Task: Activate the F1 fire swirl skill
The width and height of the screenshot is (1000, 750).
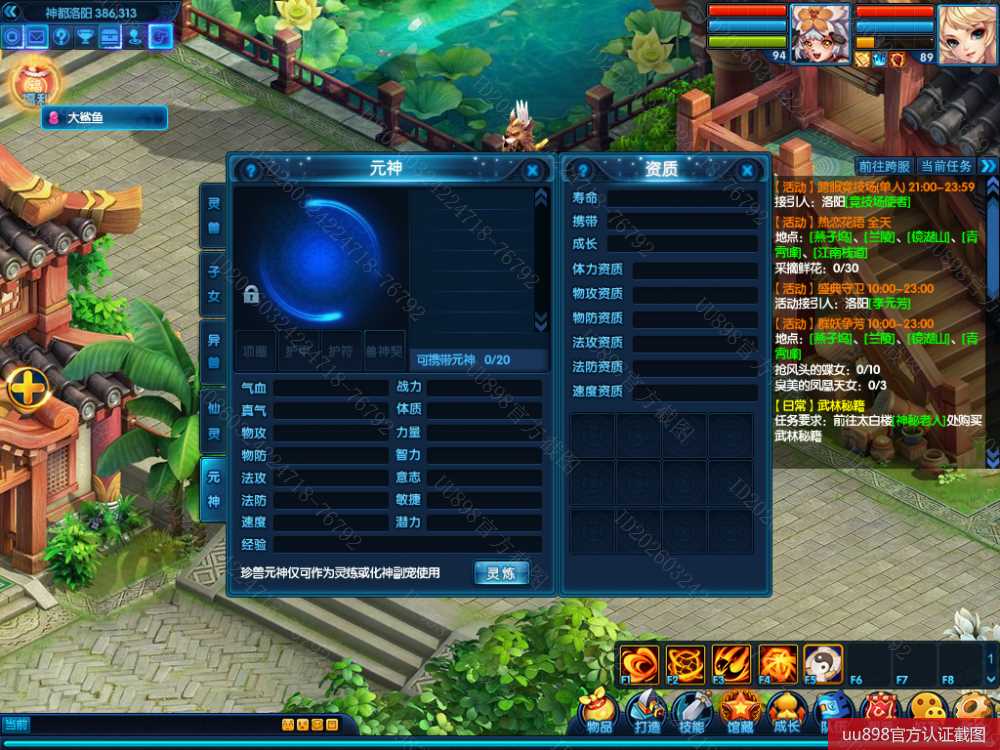Action: [638, 663]
